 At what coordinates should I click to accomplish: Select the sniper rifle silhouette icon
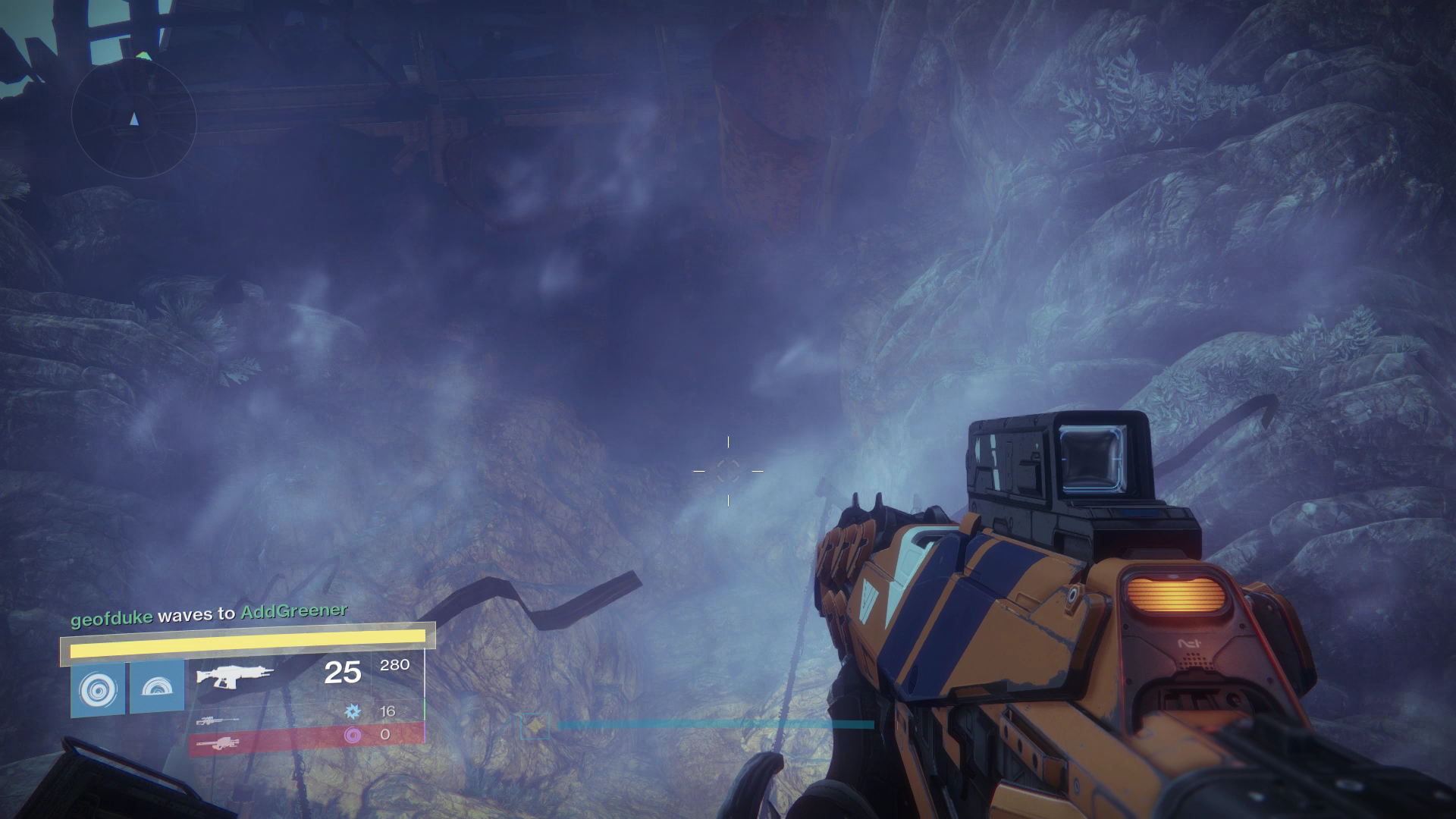(218, 723)
